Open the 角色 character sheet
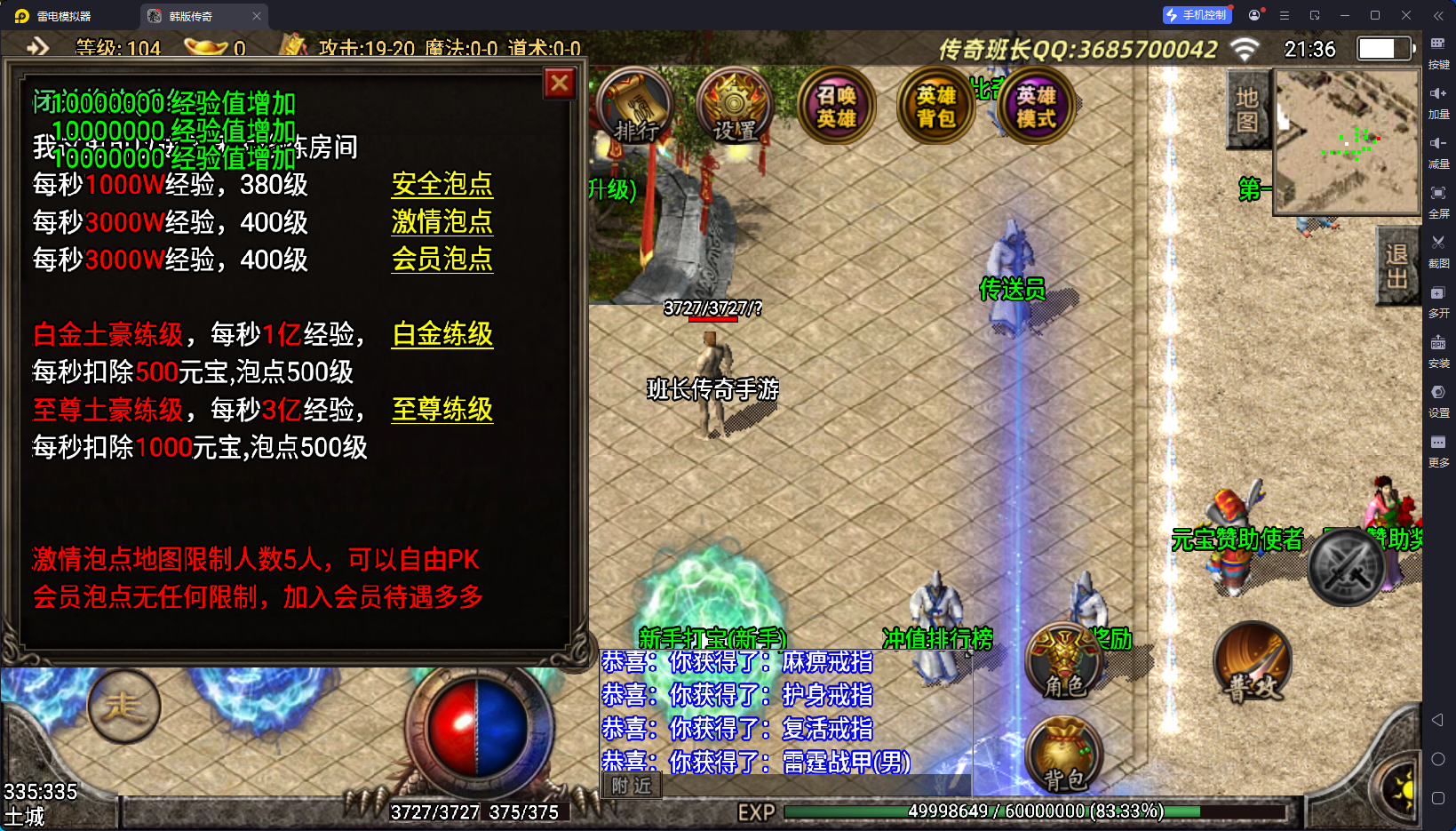The height and width of the screenshot is (831, 1456). (1063, 661)
